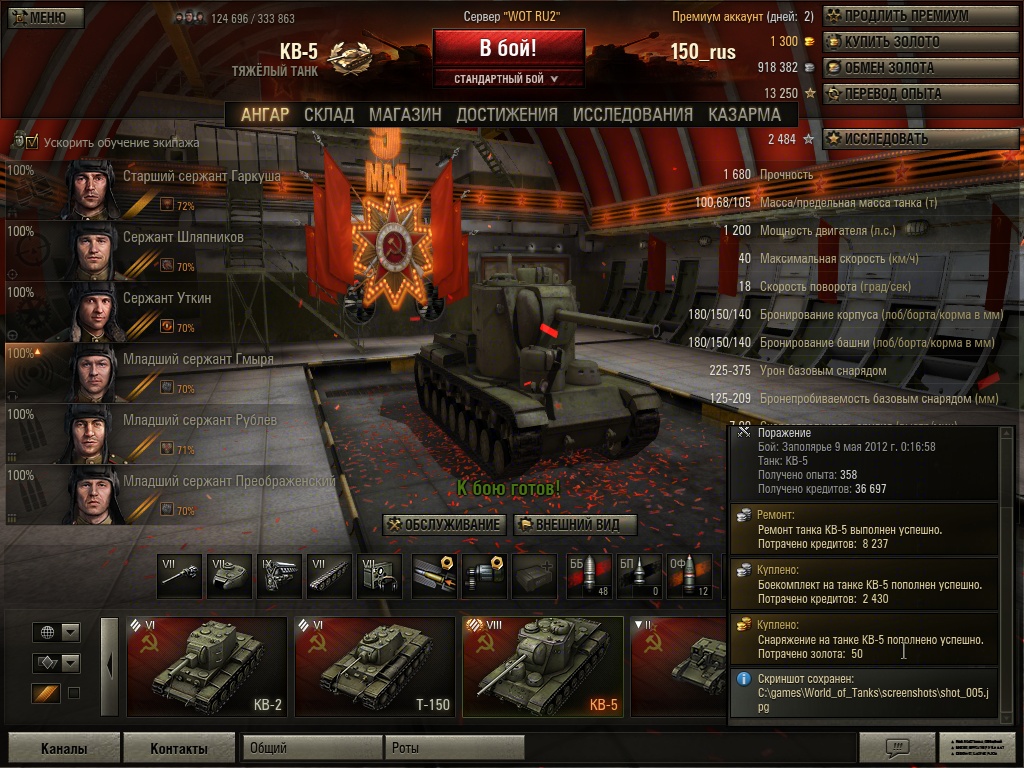Select crew member Сержант Уткин
This screenshot has height=768, width=1024.
tap(167, 298)
